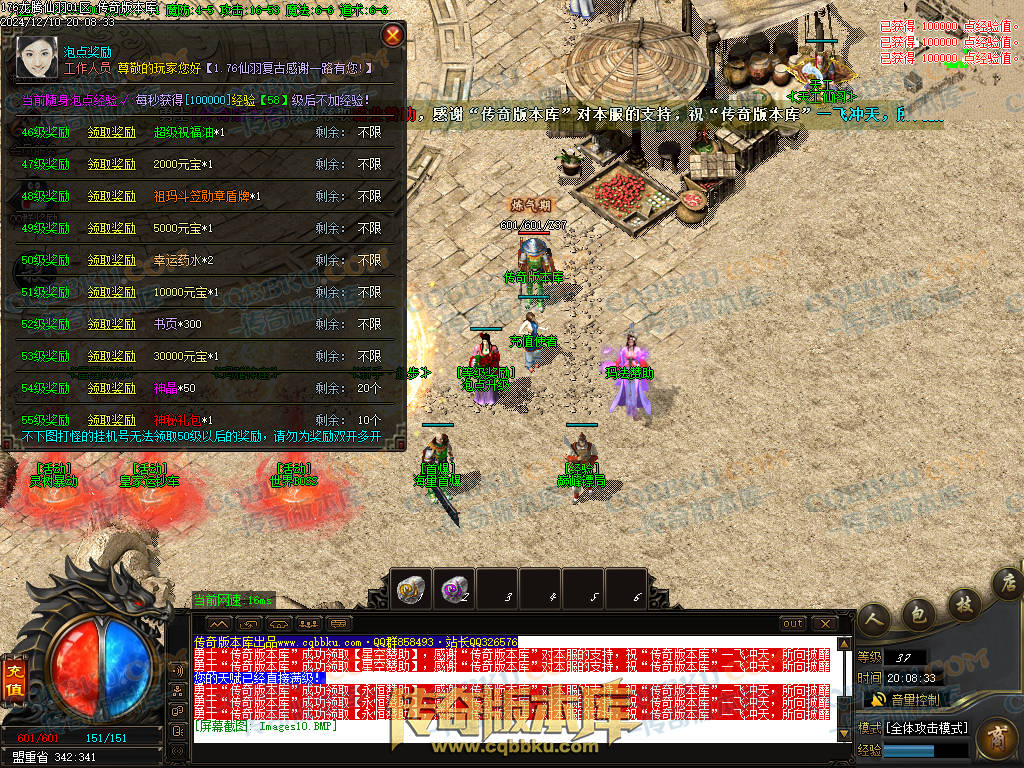This screenshot has height=768, width=1024.
Task: Click the chat window's out button
Action: pos(793,624)
